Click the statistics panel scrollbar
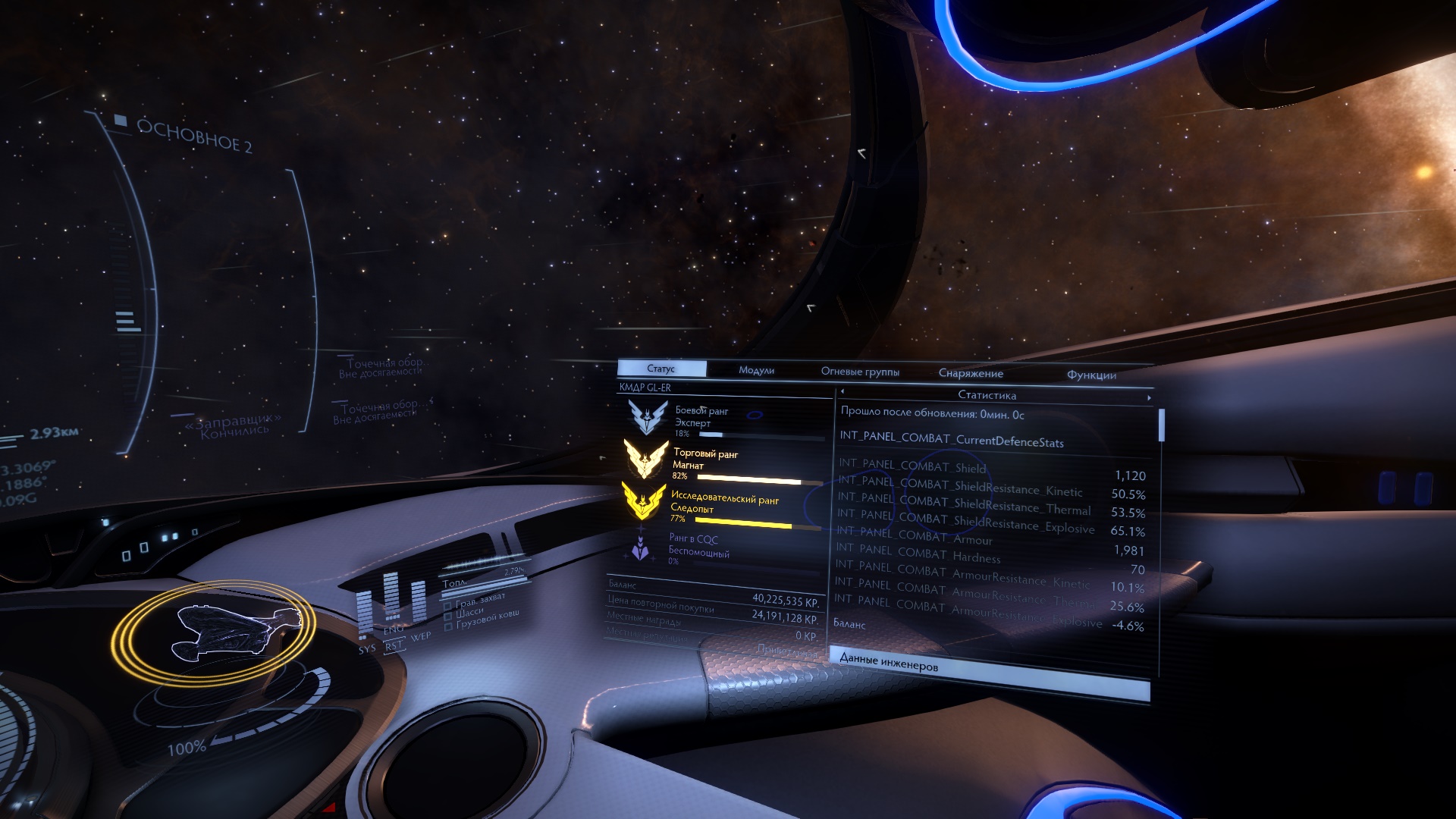This screenshot has width=1456, height=819. 1161,426
